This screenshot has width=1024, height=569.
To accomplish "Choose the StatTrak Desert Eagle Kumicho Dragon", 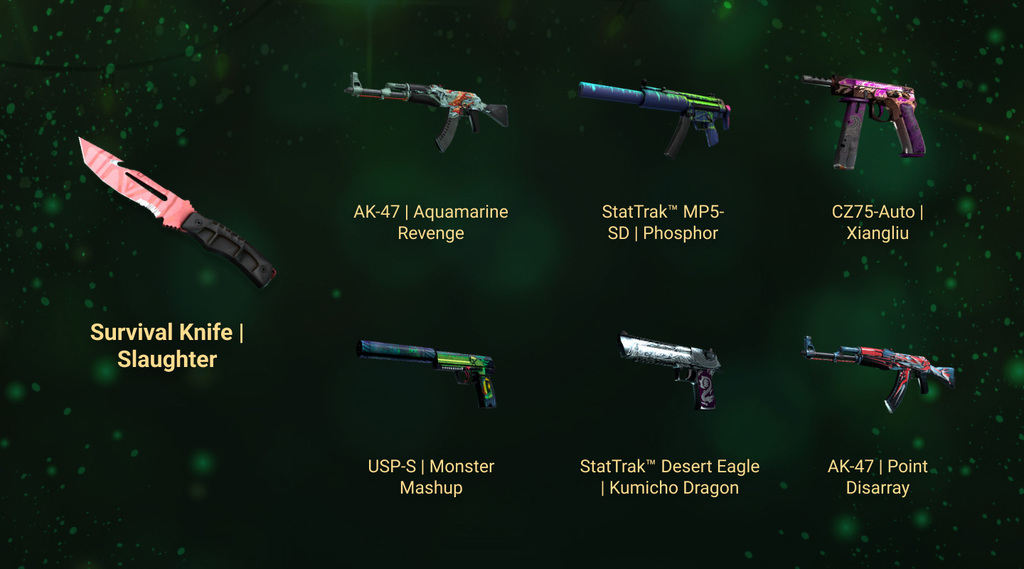I will (x=670, y=368).
